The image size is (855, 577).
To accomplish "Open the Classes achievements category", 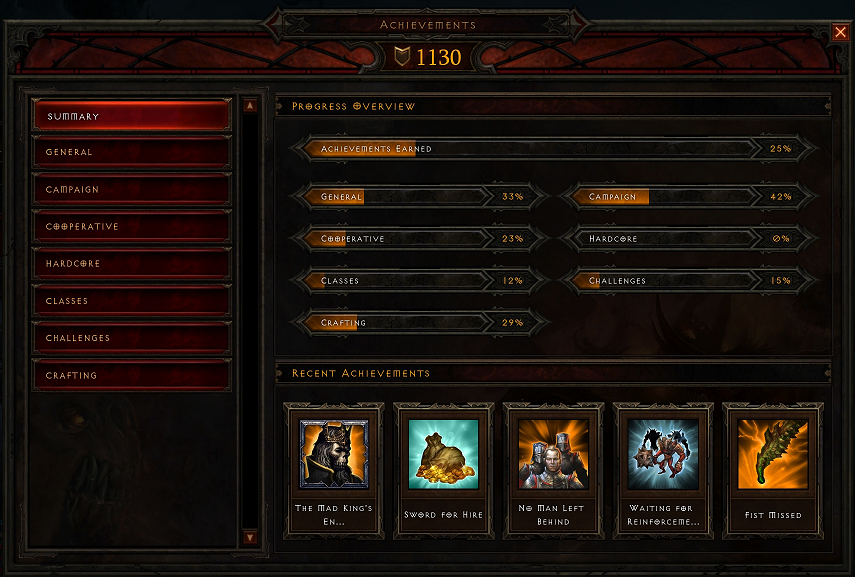I will [132, 300].
